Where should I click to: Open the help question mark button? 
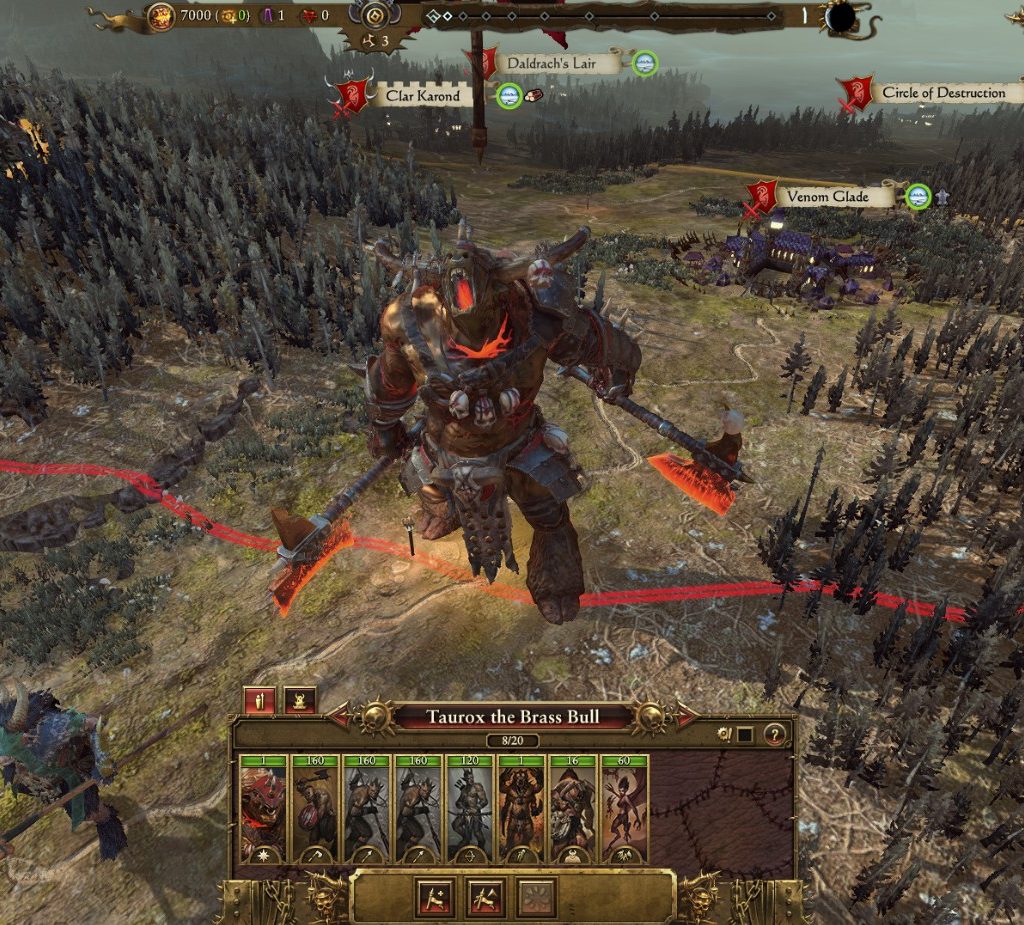(774, 735)
